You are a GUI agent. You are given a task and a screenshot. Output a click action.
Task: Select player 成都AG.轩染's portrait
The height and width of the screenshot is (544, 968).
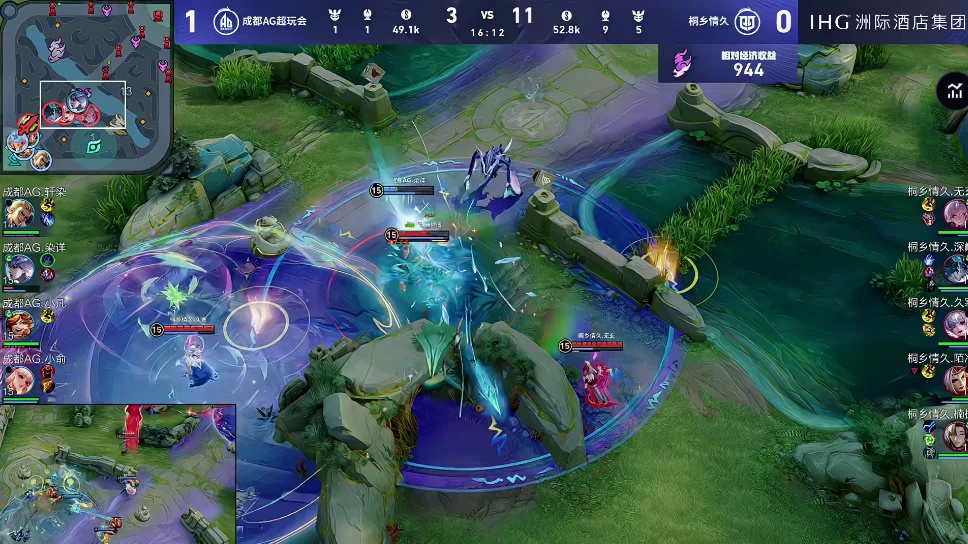pos(19,213)
